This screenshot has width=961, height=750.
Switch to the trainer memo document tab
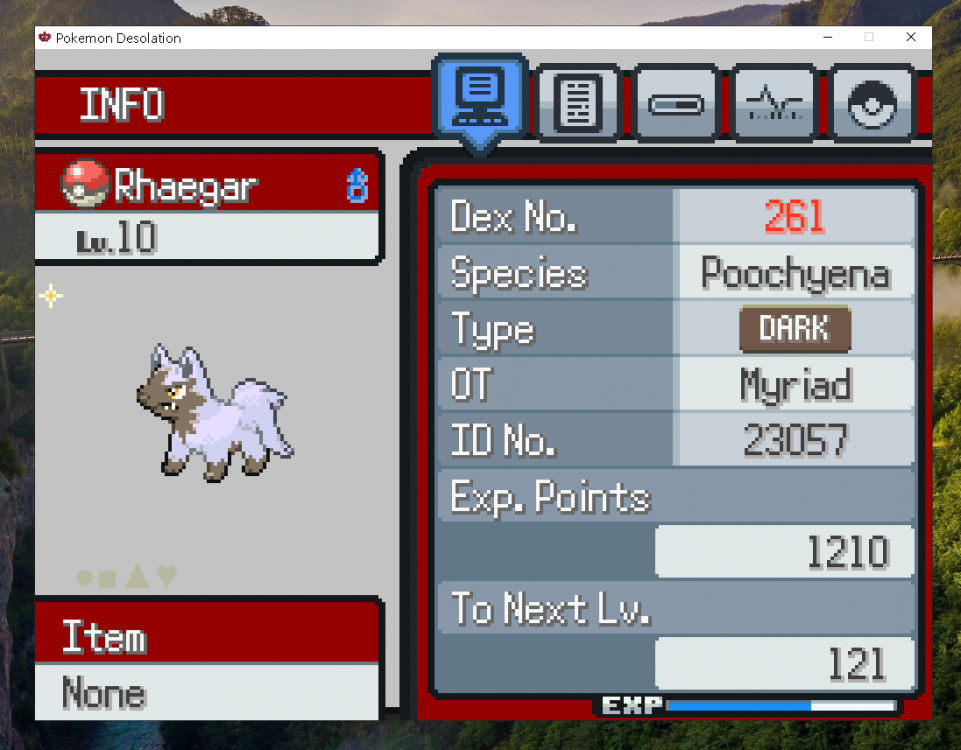(577, 103)
